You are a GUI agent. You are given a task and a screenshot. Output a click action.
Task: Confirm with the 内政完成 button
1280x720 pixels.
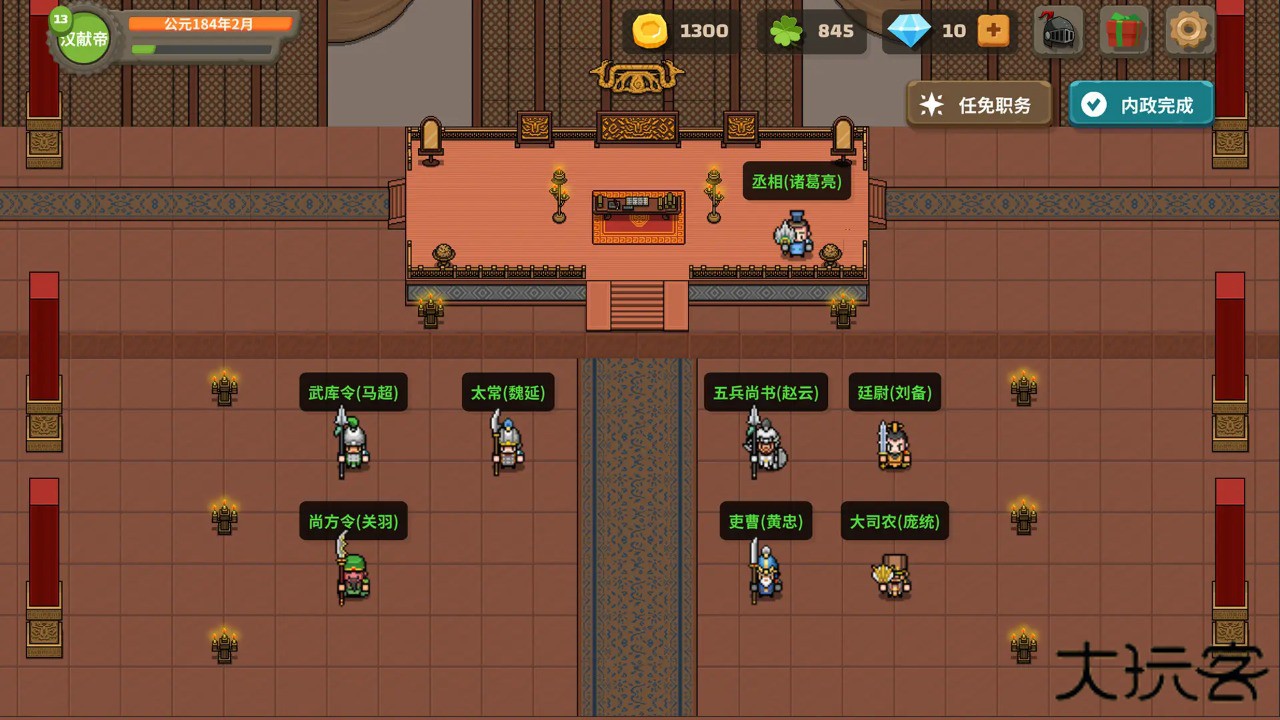(1141, 105)
